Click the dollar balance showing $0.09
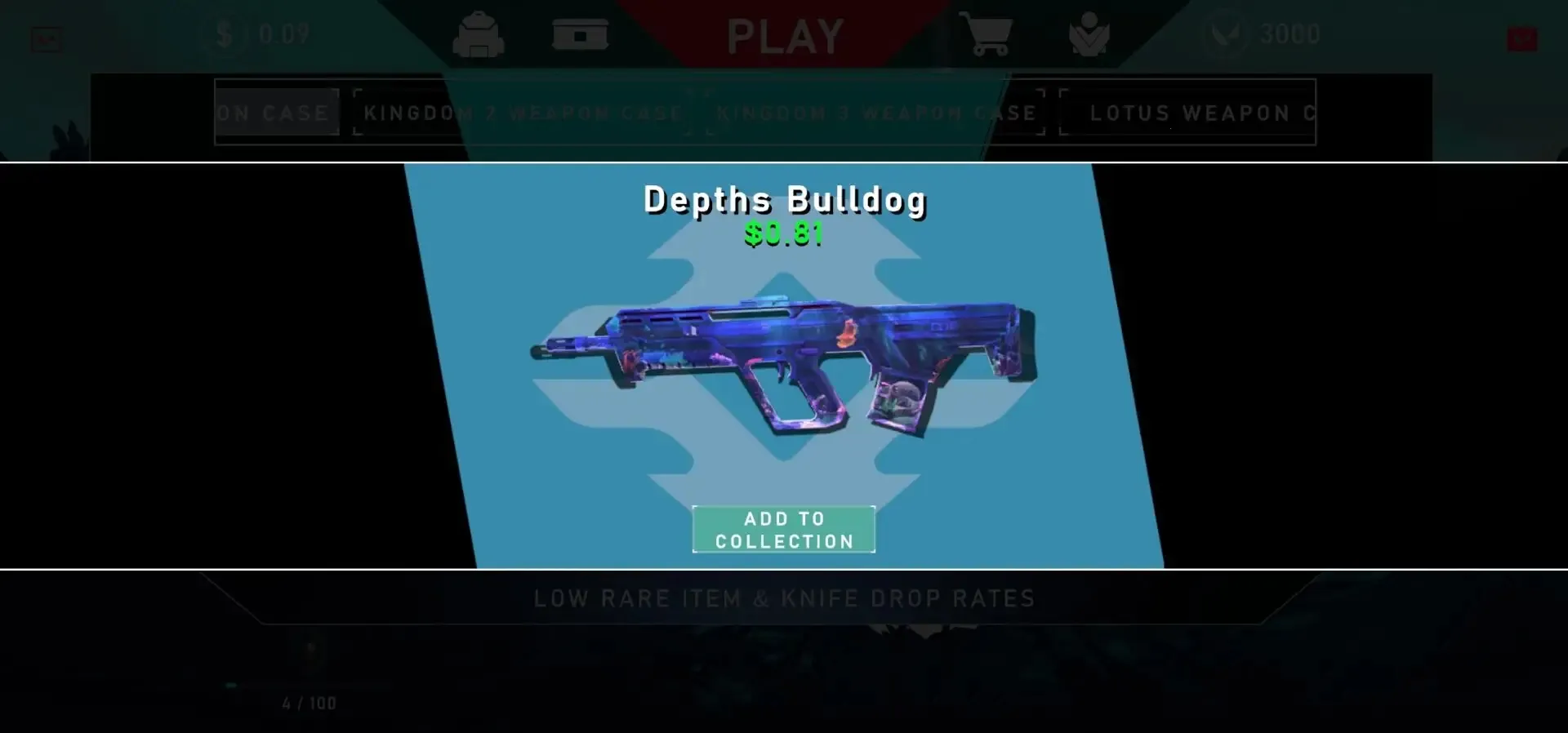1568x733 pixels. tap(261, 35)
